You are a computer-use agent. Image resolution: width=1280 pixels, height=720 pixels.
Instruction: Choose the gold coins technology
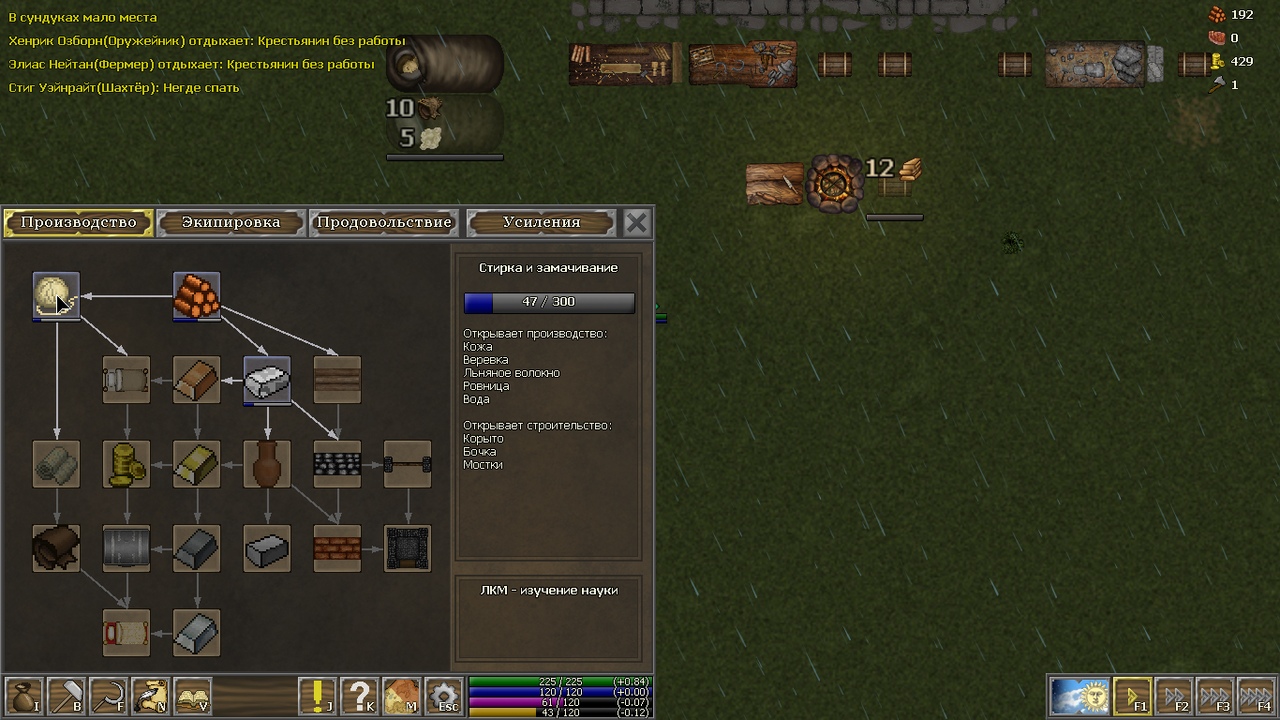tap(127, 464)
